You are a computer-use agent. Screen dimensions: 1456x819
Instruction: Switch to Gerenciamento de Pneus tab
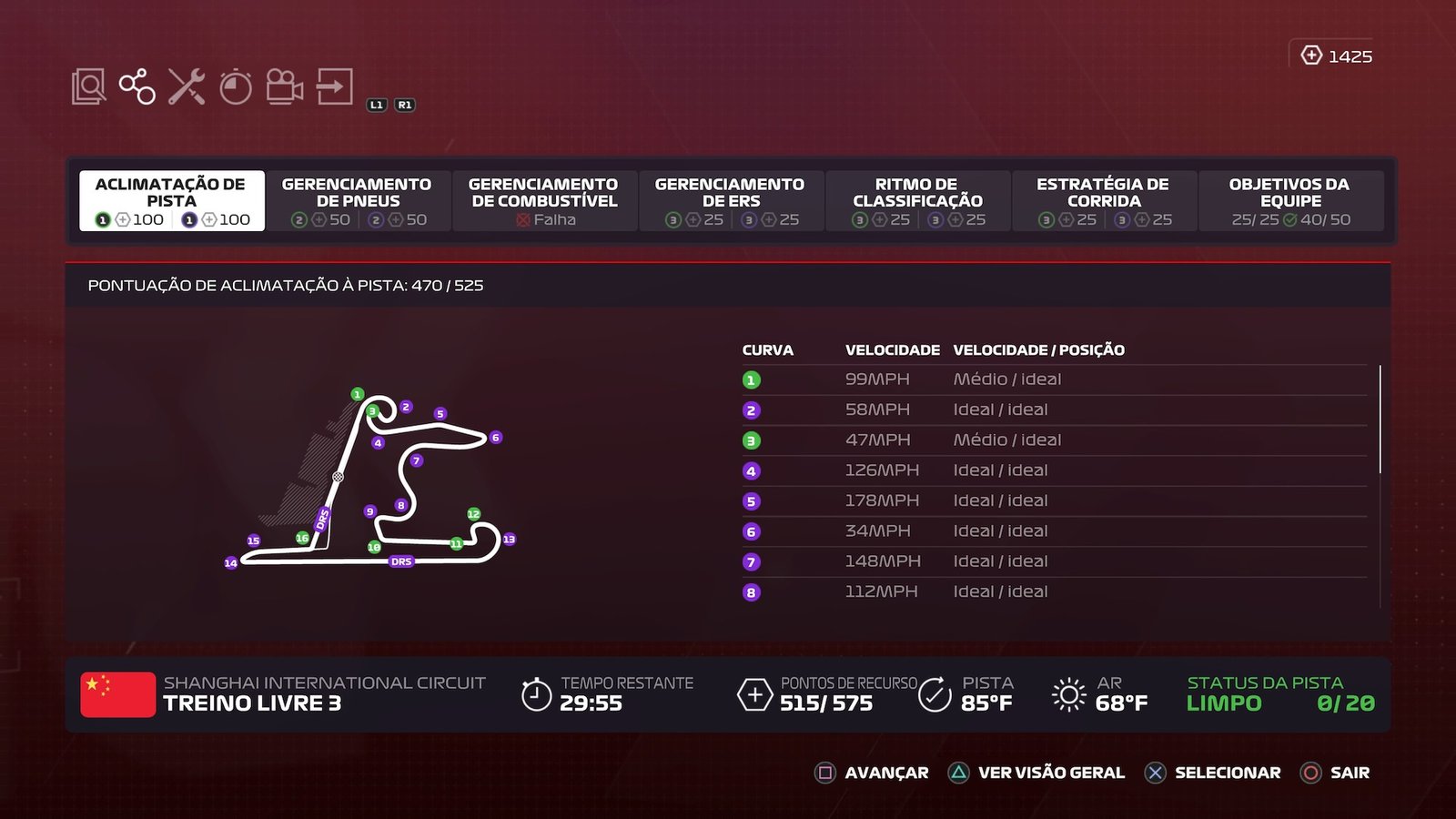pos(358,200)
